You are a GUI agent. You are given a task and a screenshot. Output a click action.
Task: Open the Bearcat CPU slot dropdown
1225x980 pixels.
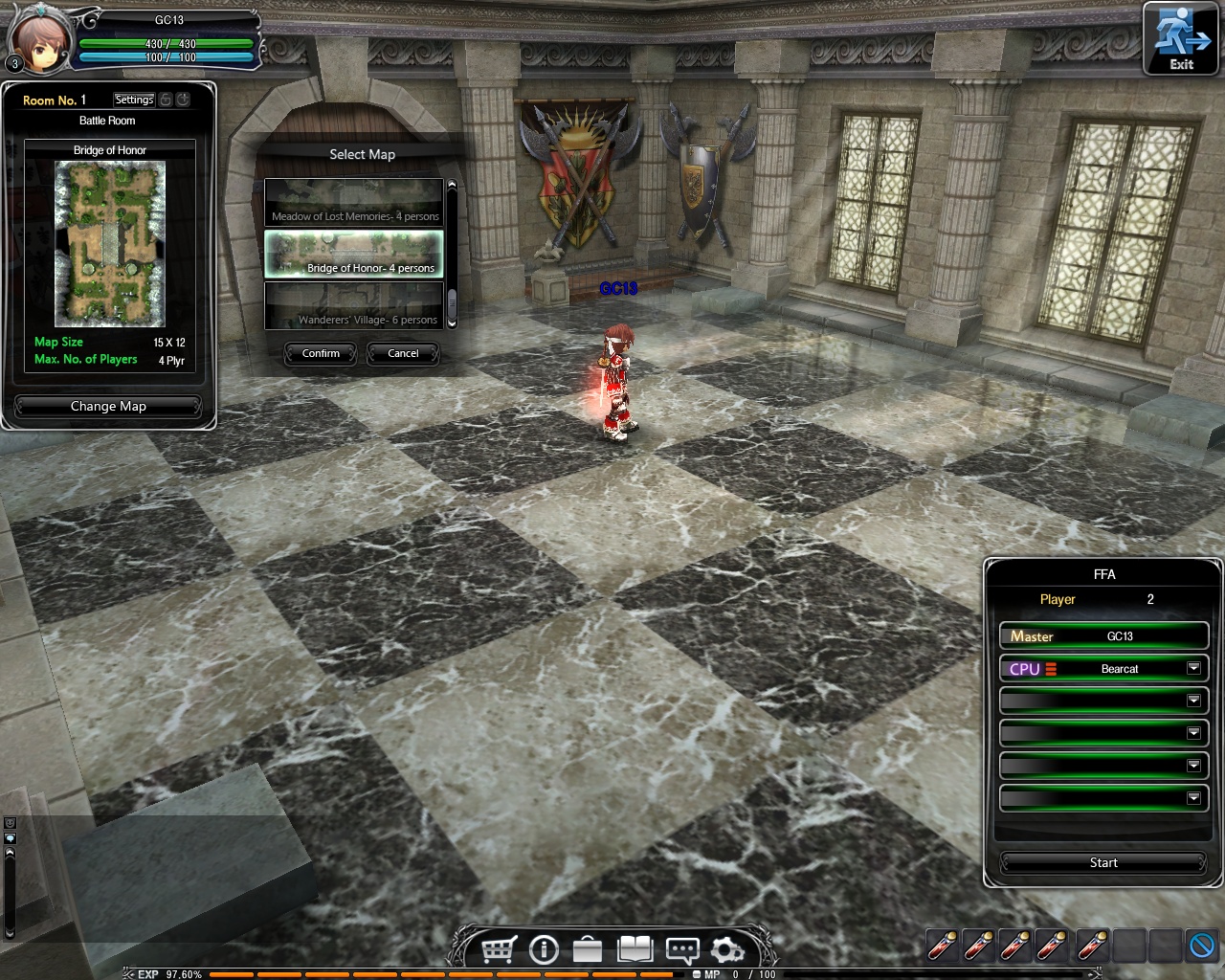point(1193,668)
